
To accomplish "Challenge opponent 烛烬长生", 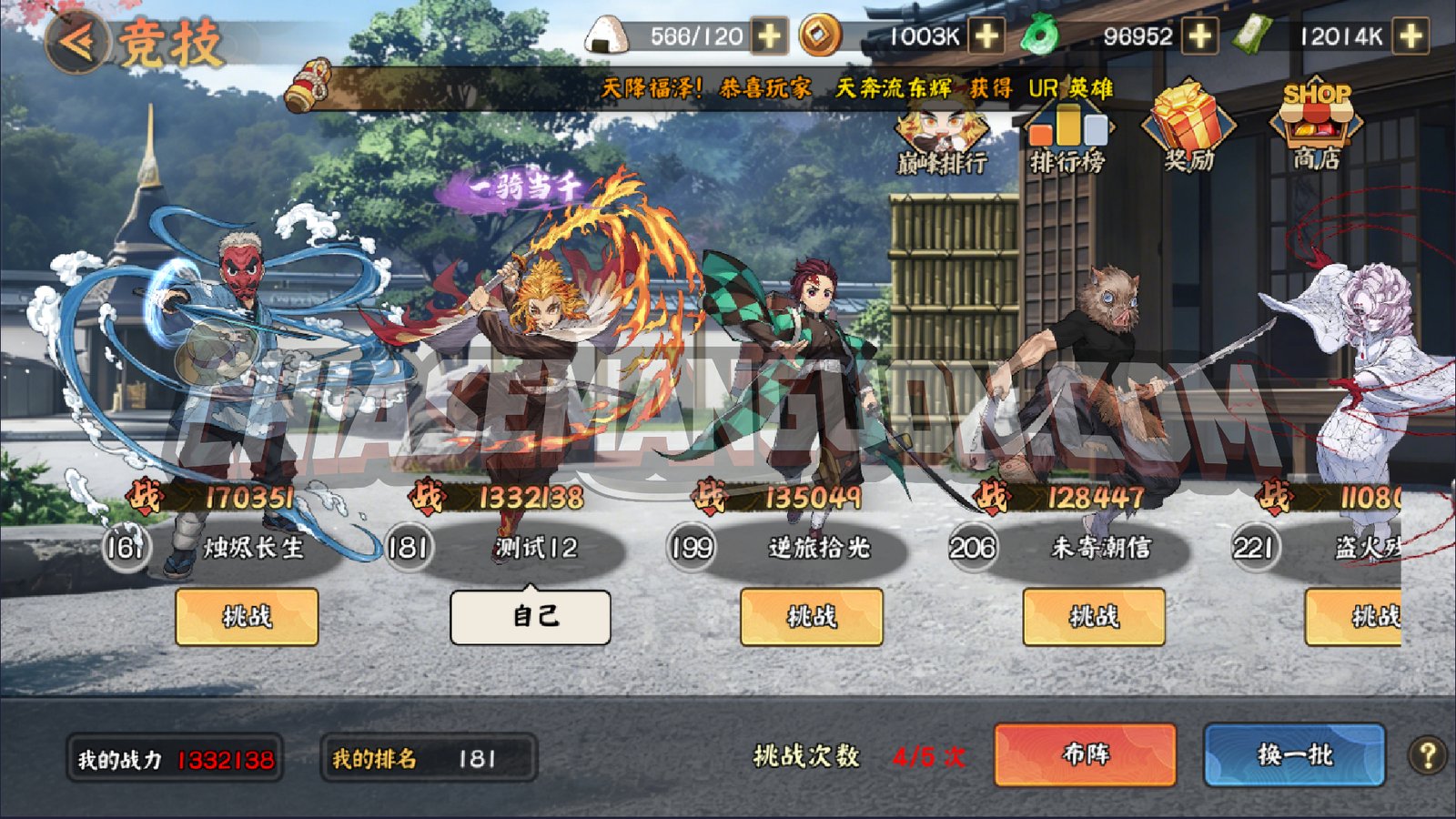I will point(247,616).
